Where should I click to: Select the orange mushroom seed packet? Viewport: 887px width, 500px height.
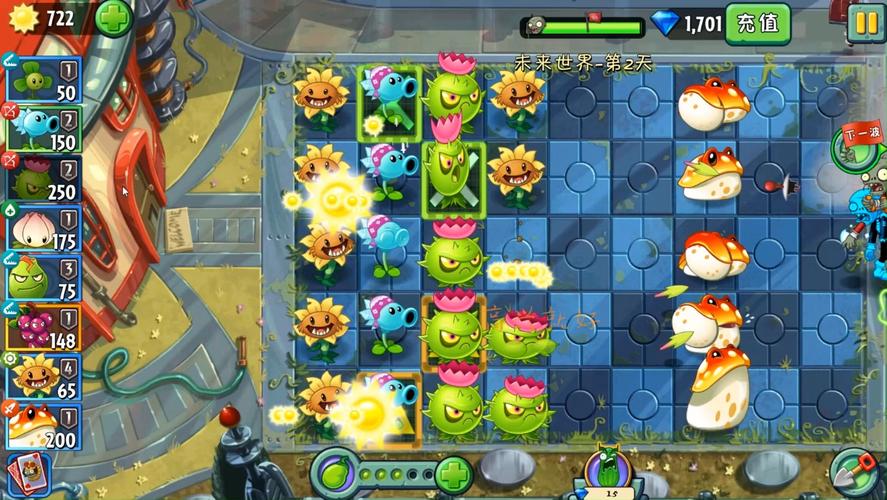[42, 424]
